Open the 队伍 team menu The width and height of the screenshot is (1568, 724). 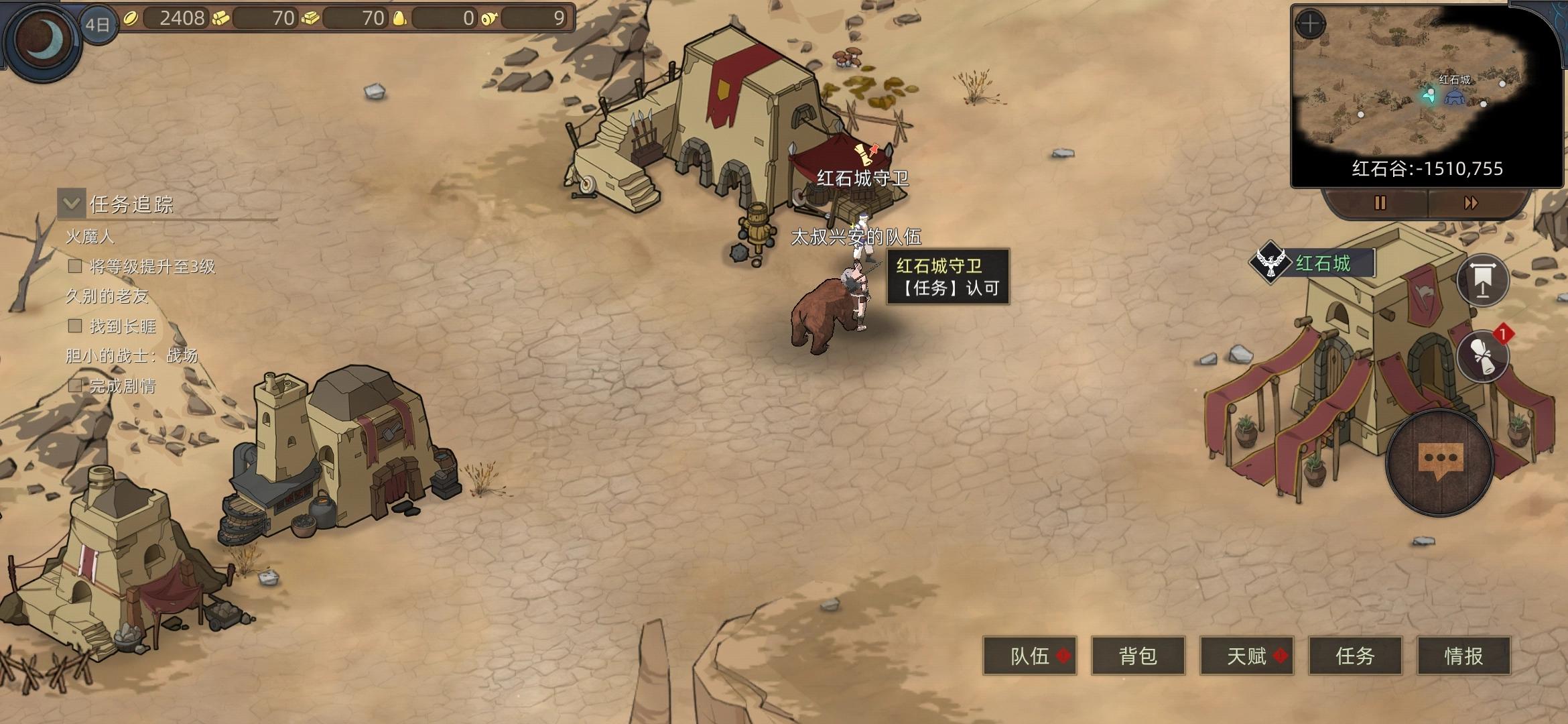click(x=1029, y=656)
